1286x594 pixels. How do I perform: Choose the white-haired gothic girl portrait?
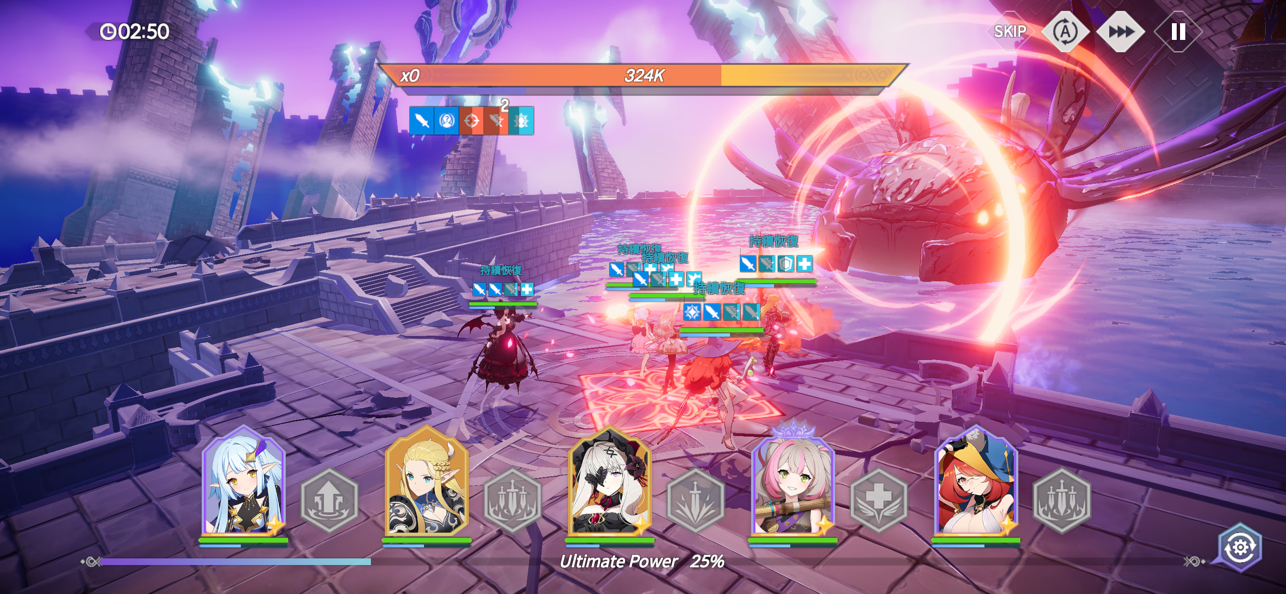click(610, 481)
